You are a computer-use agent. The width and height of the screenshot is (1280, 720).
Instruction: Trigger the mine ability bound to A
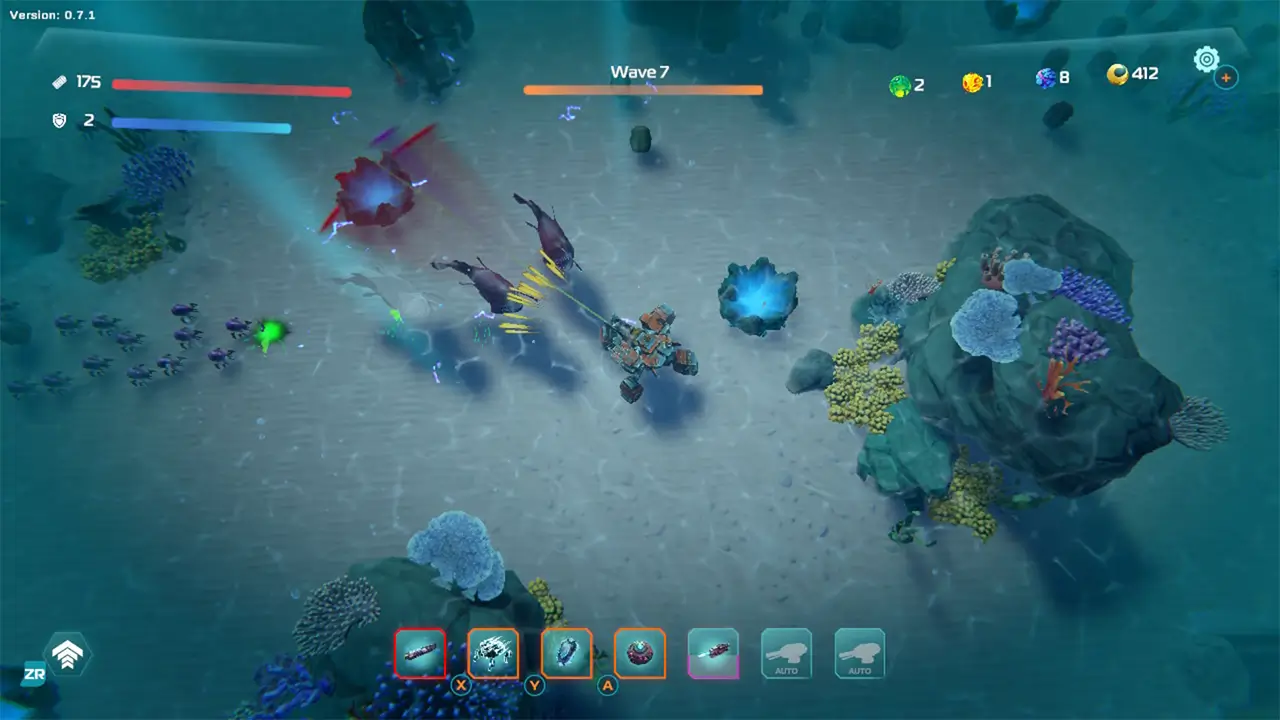(x=639, y=653)
